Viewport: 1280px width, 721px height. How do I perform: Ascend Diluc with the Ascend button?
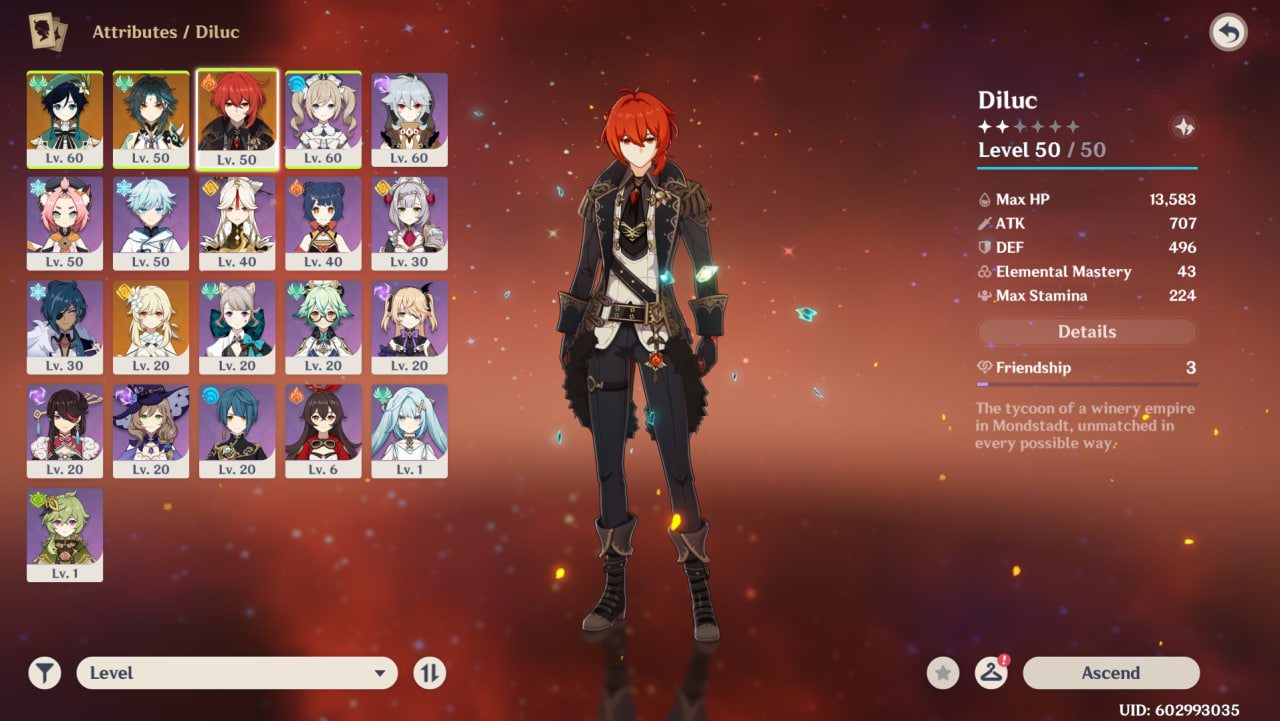[x=1110, y=673]
